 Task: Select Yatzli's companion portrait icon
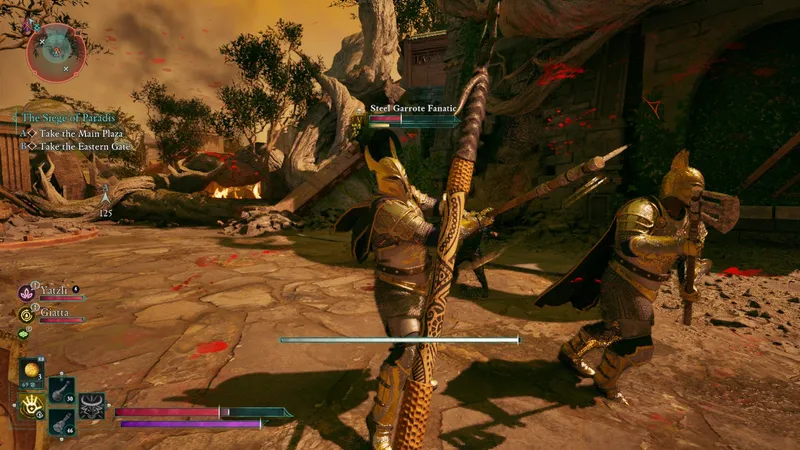coord(26,293)
